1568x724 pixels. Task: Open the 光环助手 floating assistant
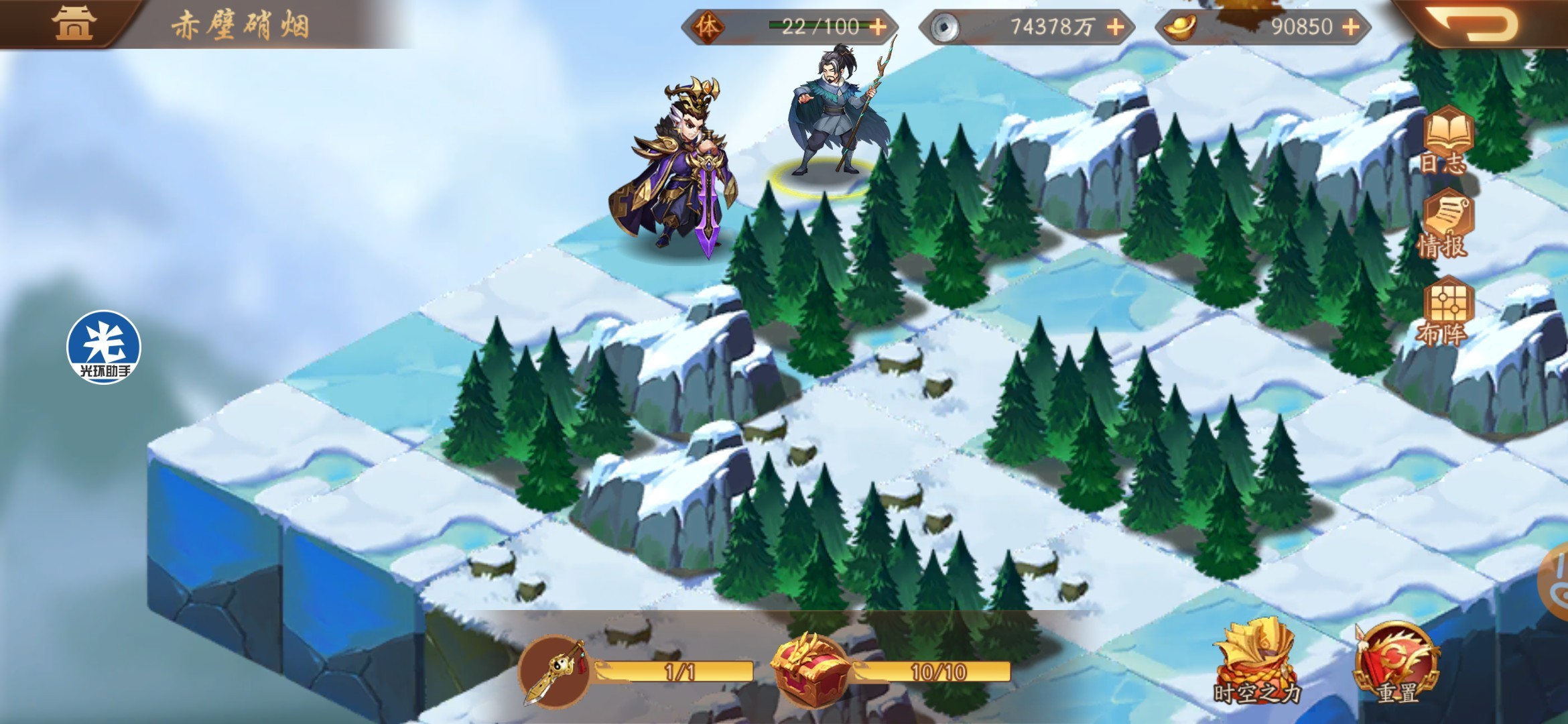(103, 347)
